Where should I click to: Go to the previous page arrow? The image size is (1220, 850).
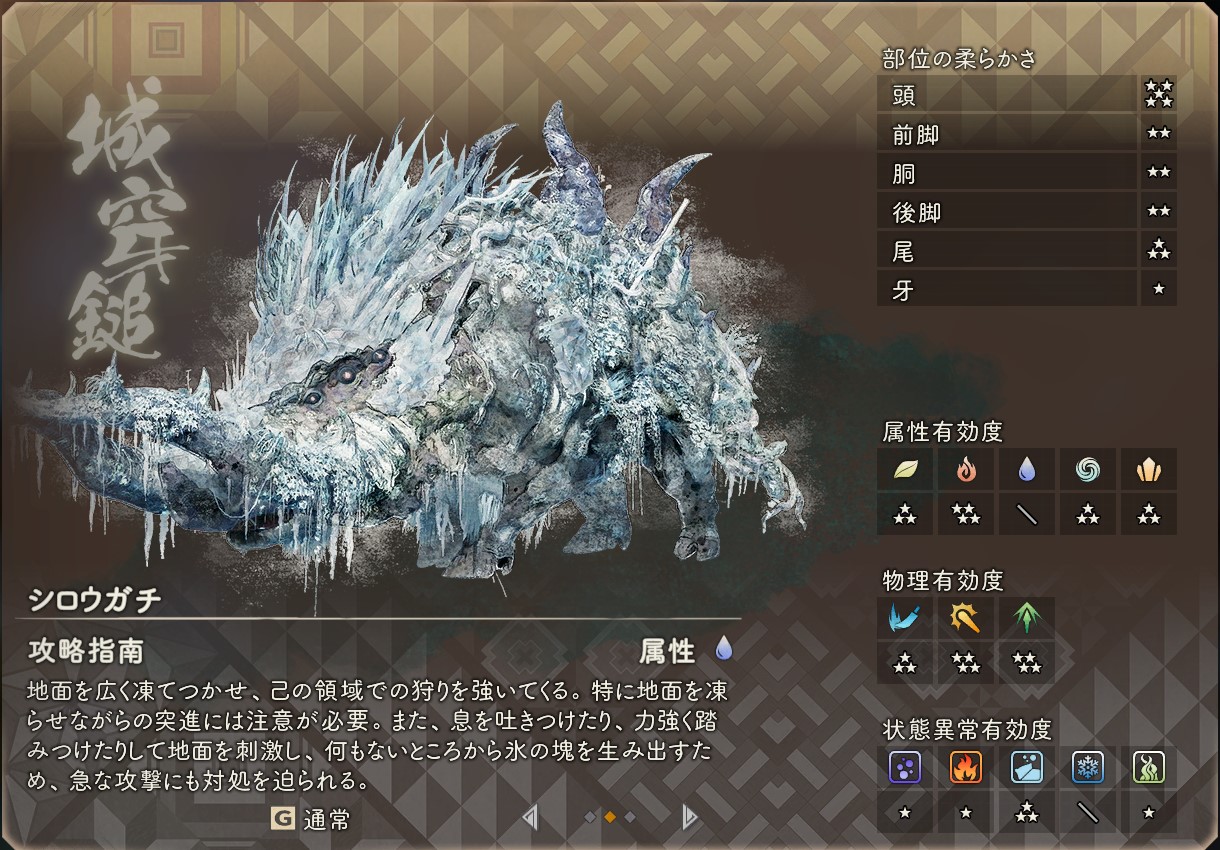coord(530,818)
